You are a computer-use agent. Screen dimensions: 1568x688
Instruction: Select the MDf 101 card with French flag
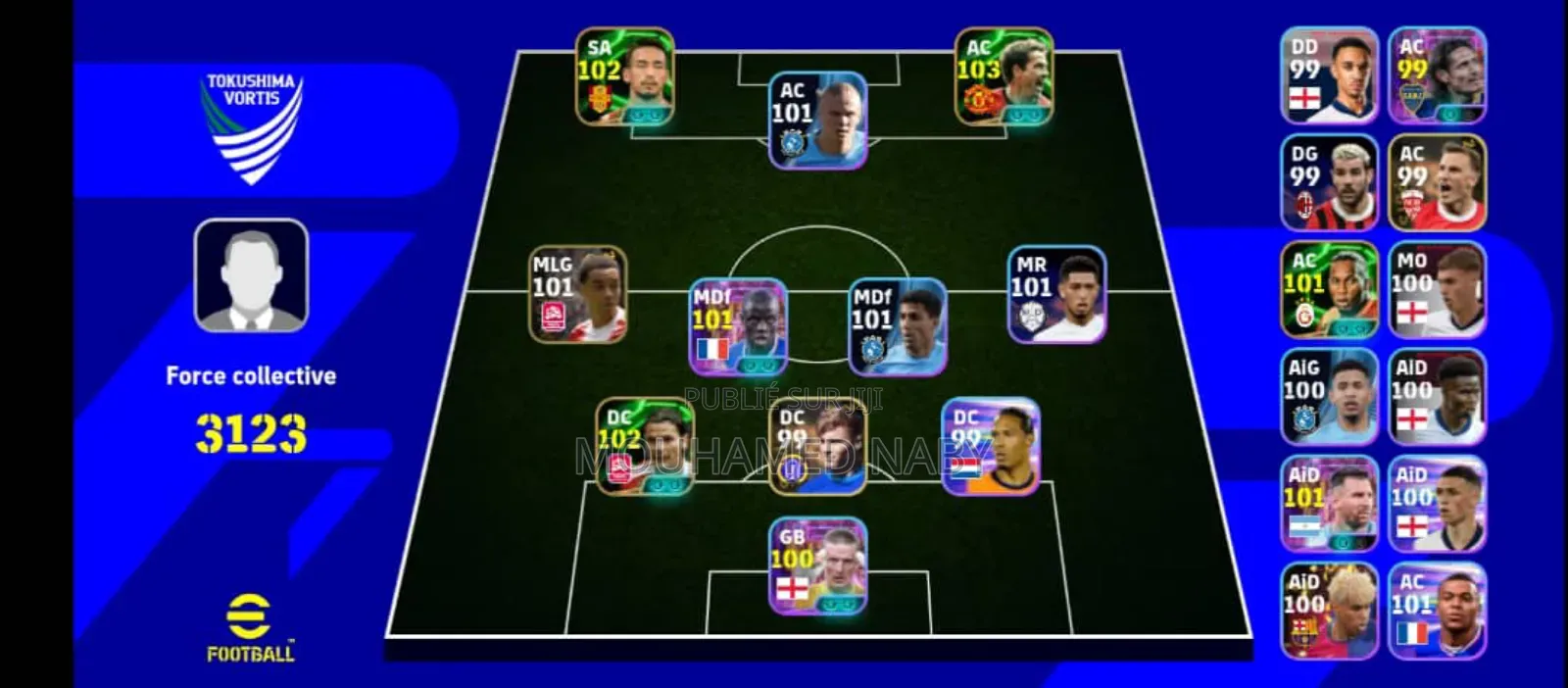click(738, 327)
